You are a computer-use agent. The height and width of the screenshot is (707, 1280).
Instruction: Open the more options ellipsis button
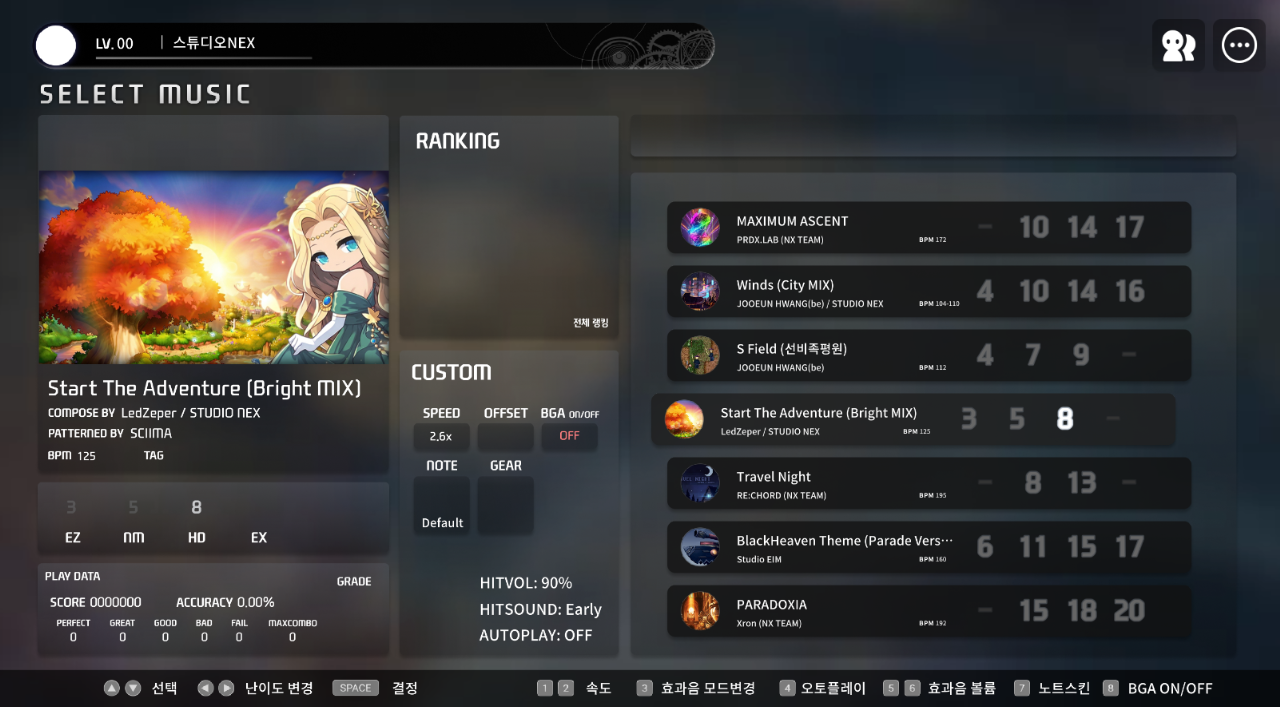(x=1238, y=46)
